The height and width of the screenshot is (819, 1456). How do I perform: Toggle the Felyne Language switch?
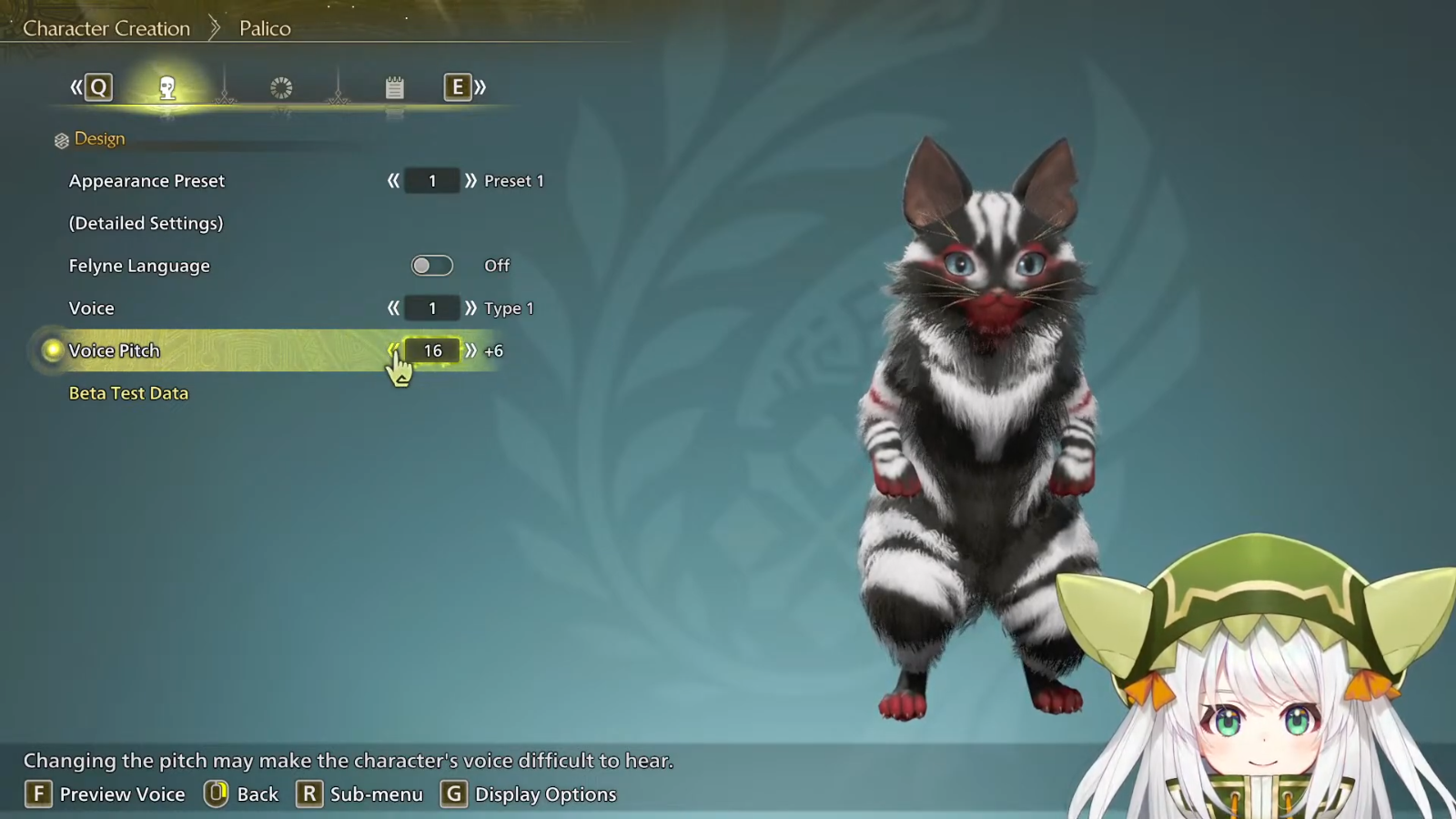[x=431, y=266]
